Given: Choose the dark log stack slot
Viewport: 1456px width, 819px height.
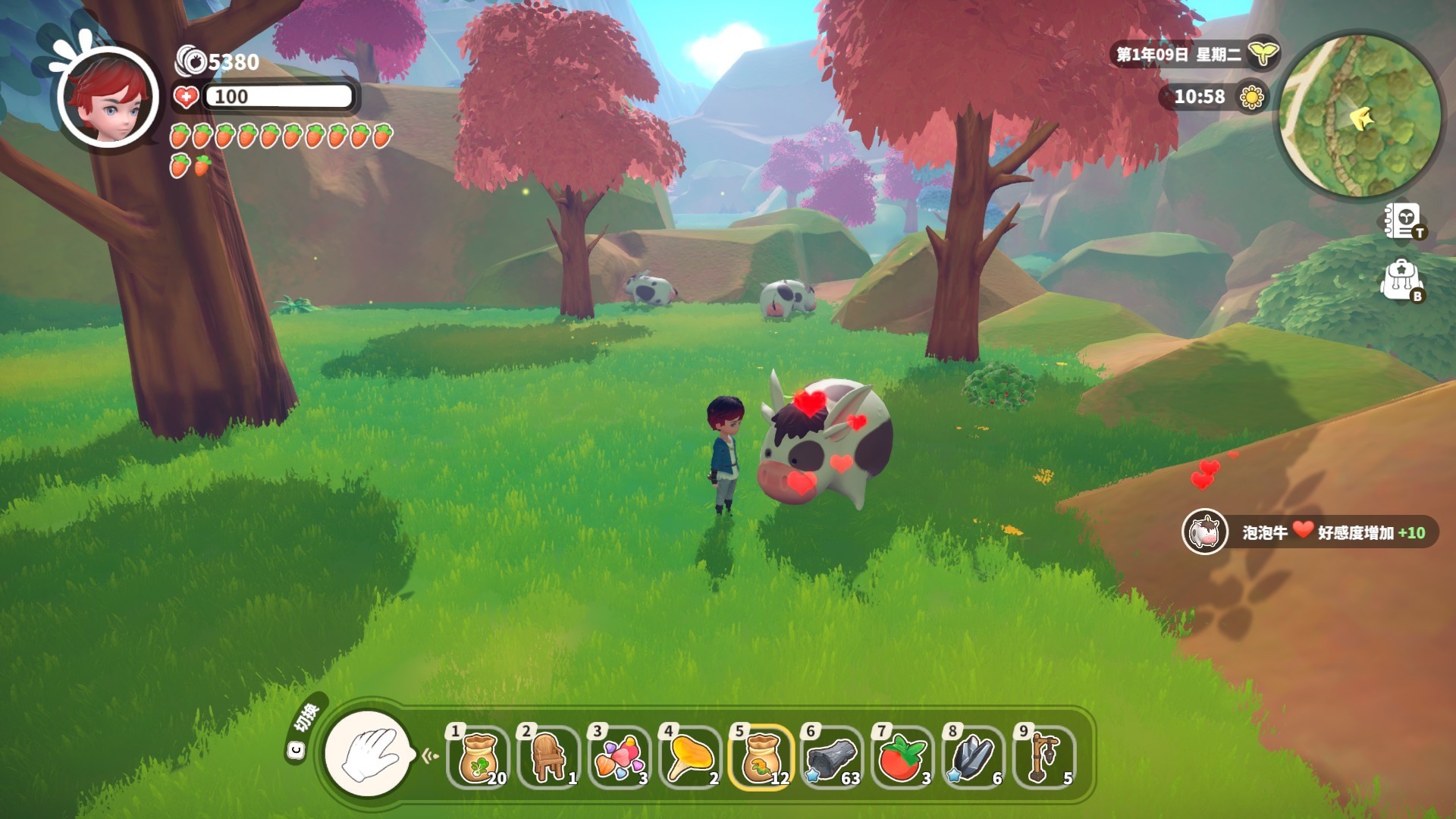Looking at the screenshot, I should tap(832, 758).
